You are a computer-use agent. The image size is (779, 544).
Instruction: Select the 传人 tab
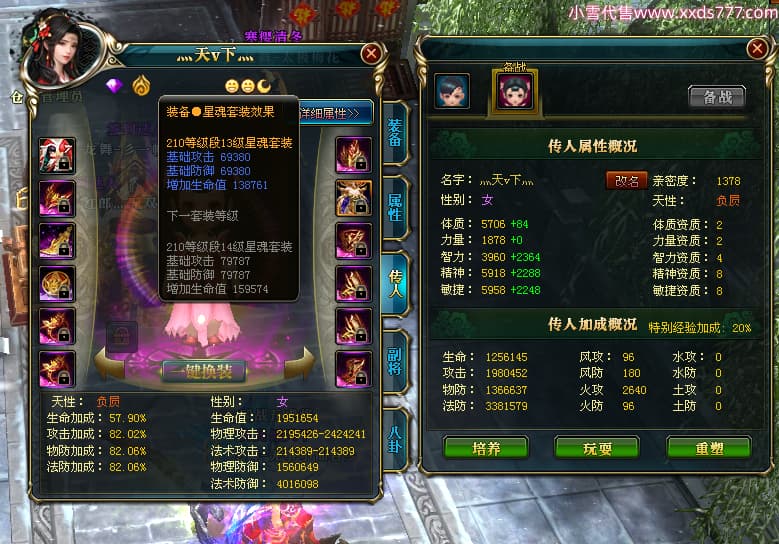396,285
